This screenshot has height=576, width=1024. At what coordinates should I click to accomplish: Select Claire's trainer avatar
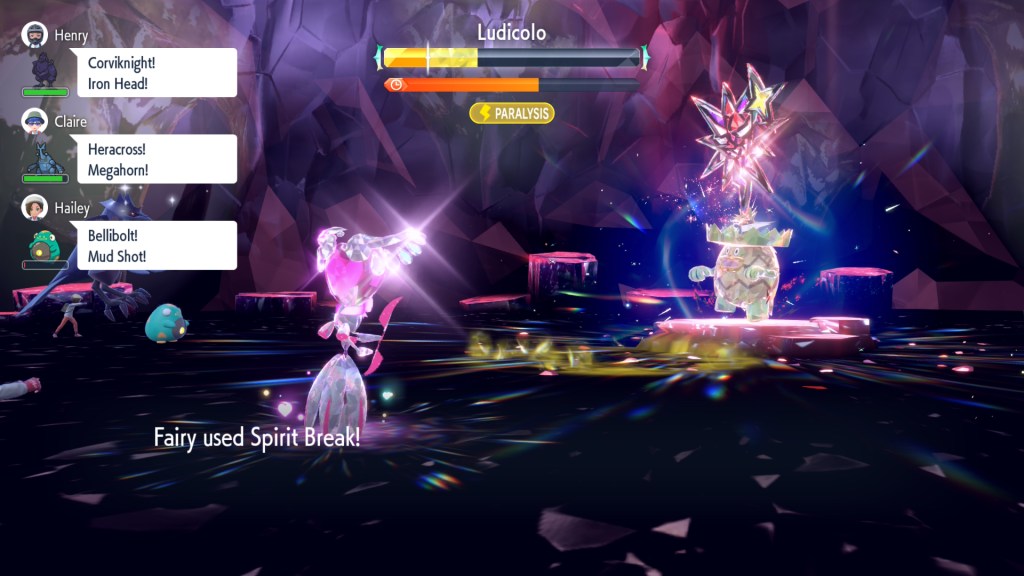[36, 121]
